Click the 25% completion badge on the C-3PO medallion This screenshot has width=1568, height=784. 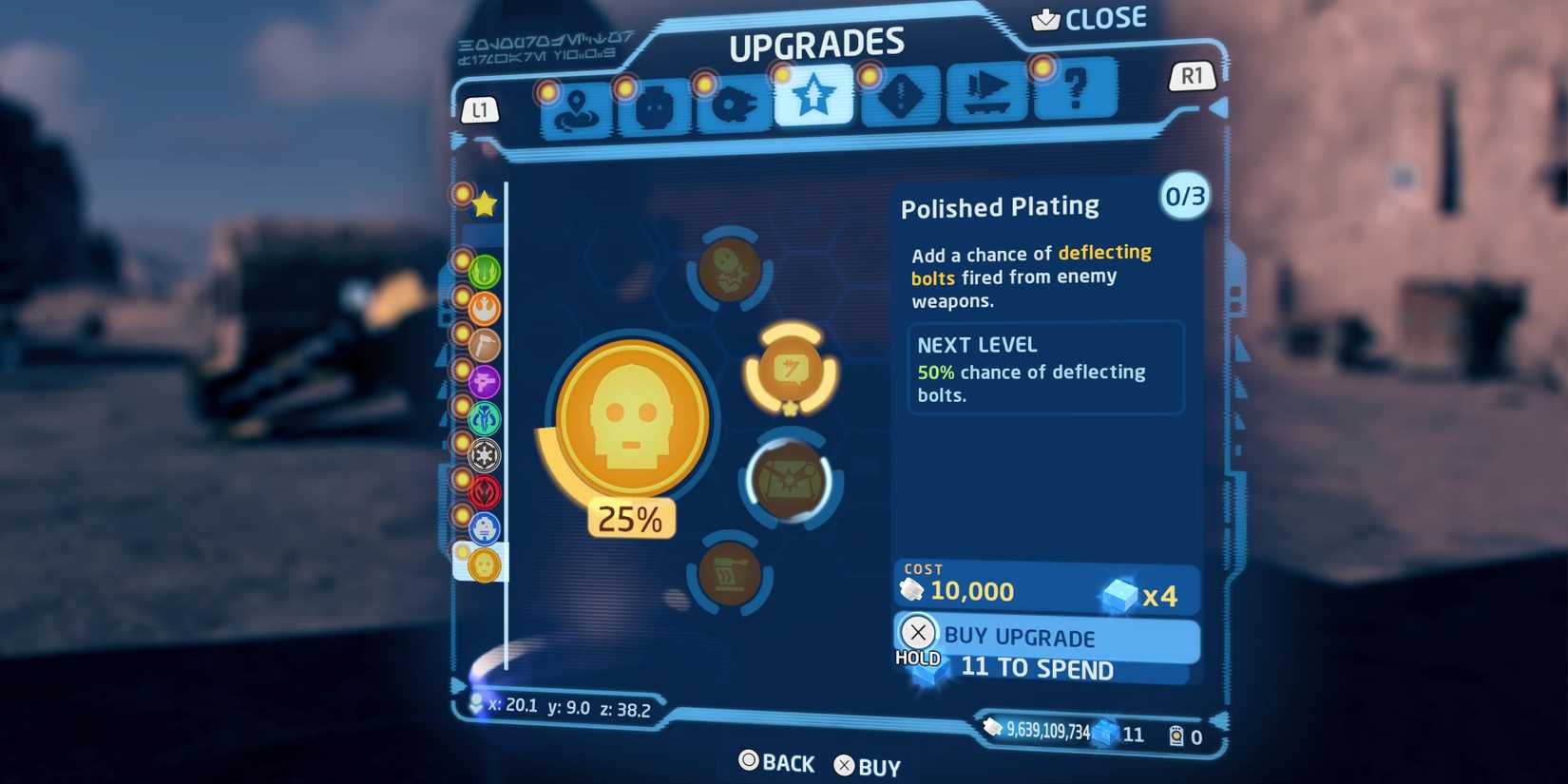tap(630, 519)
